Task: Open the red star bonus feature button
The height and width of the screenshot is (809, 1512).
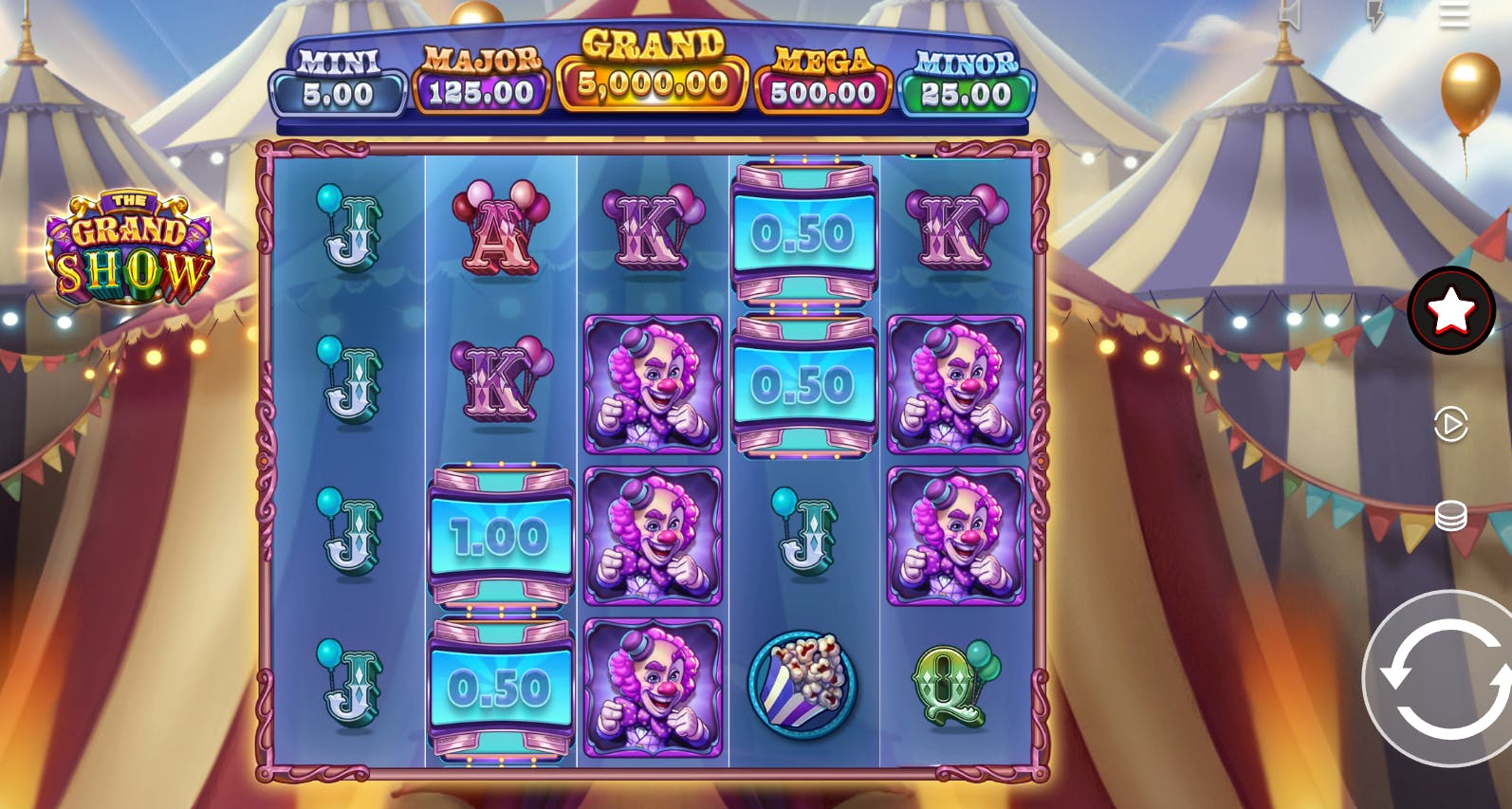Action: tap(1450, 310)
